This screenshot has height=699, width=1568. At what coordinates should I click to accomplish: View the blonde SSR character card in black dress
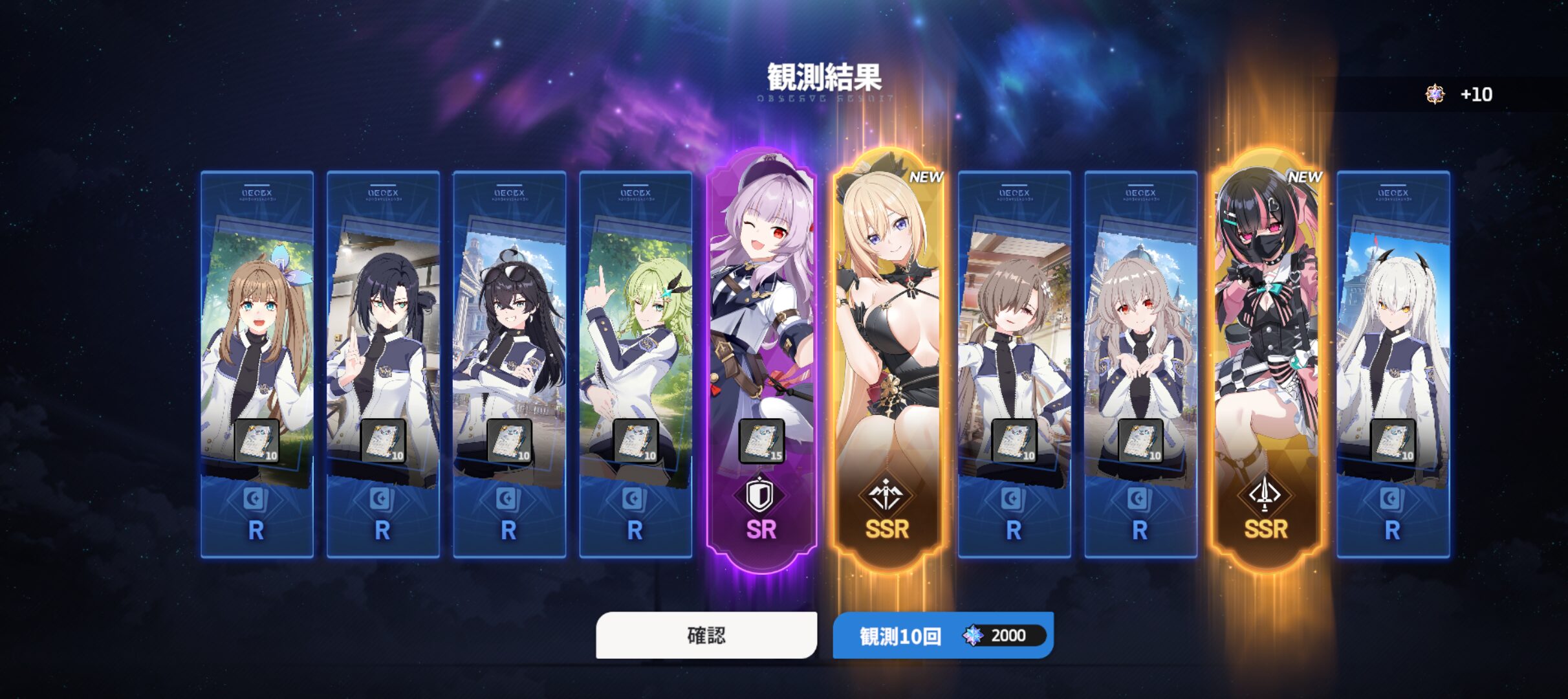click(887, 359)
